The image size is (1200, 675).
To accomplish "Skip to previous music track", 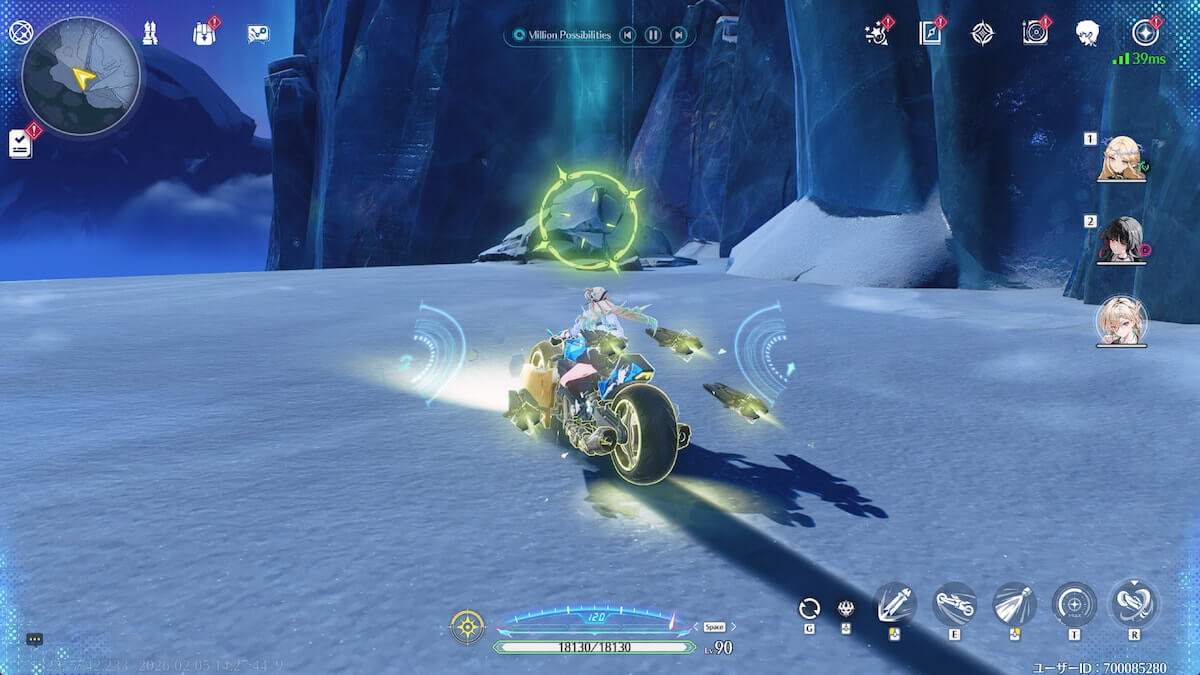I will tap(627, 36).
